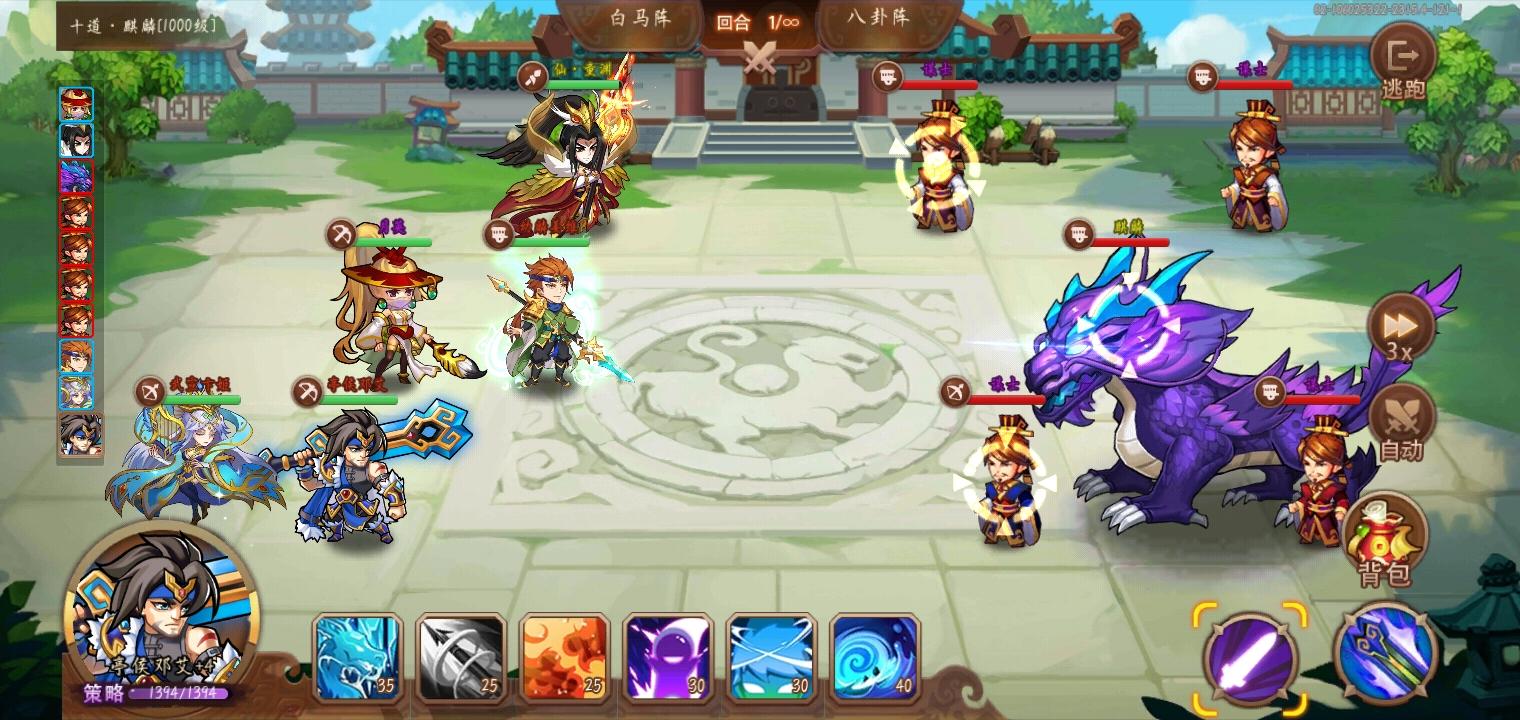Tap the 回合 1/∞ round counter
Viewport: 1520px width, 720px height.
758,20
